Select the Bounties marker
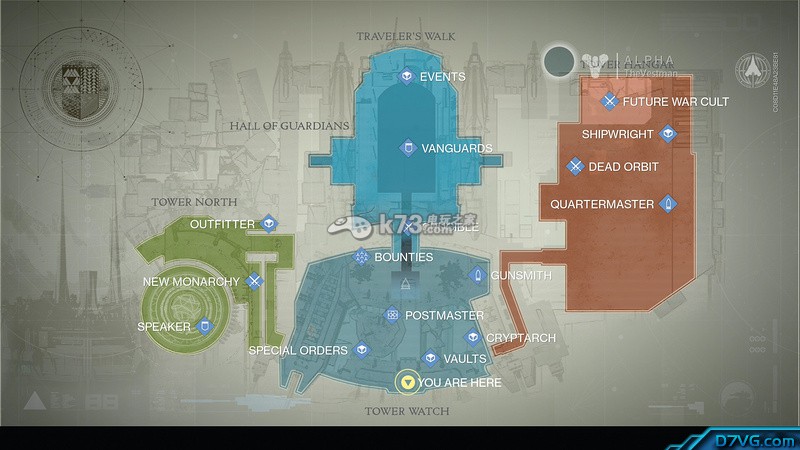This screenshot has width=800, height=450. point(361,258)
